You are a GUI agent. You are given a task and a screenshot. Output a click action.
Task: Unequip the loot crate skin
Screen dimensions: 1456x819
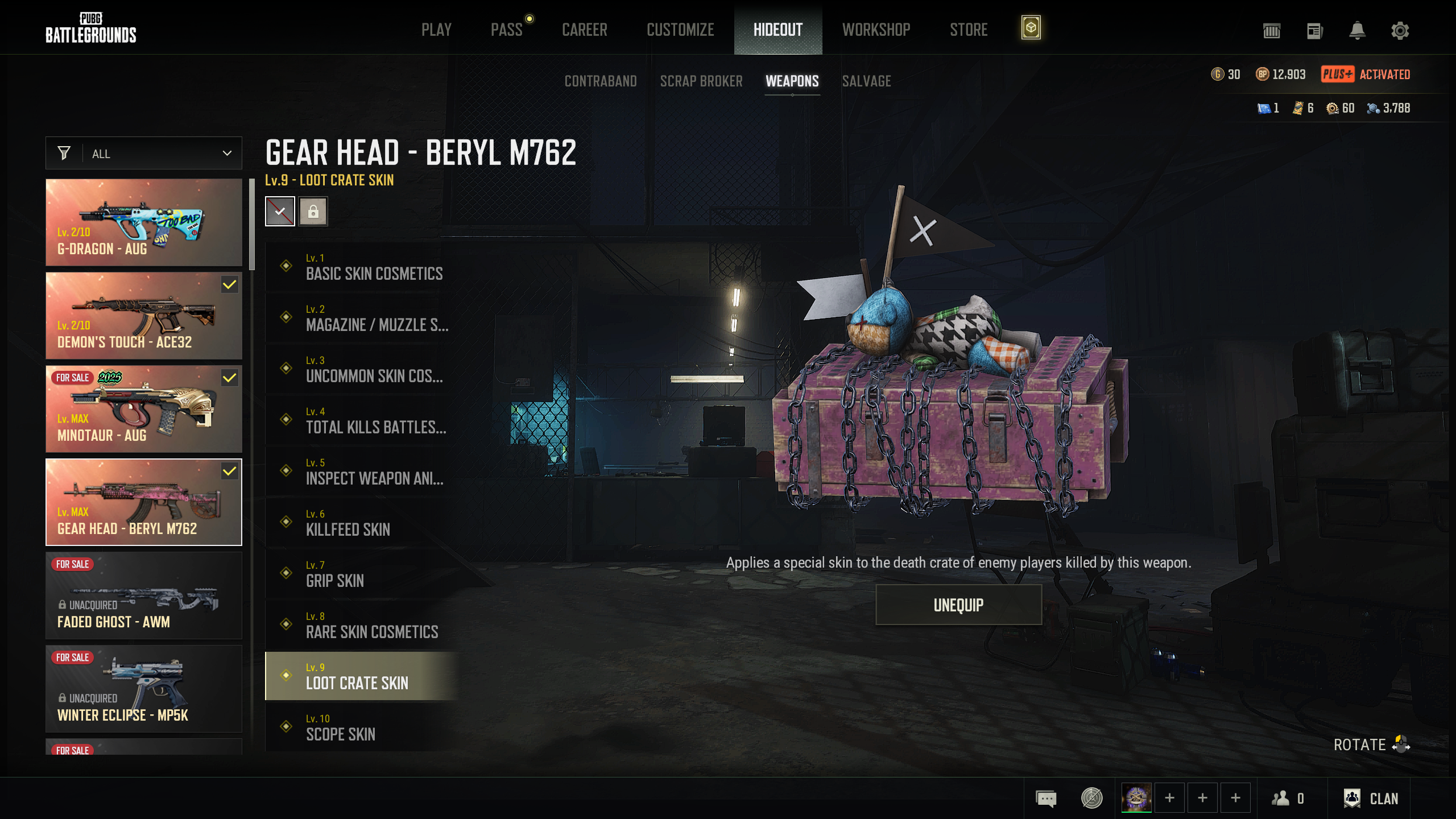click(958, 605)
